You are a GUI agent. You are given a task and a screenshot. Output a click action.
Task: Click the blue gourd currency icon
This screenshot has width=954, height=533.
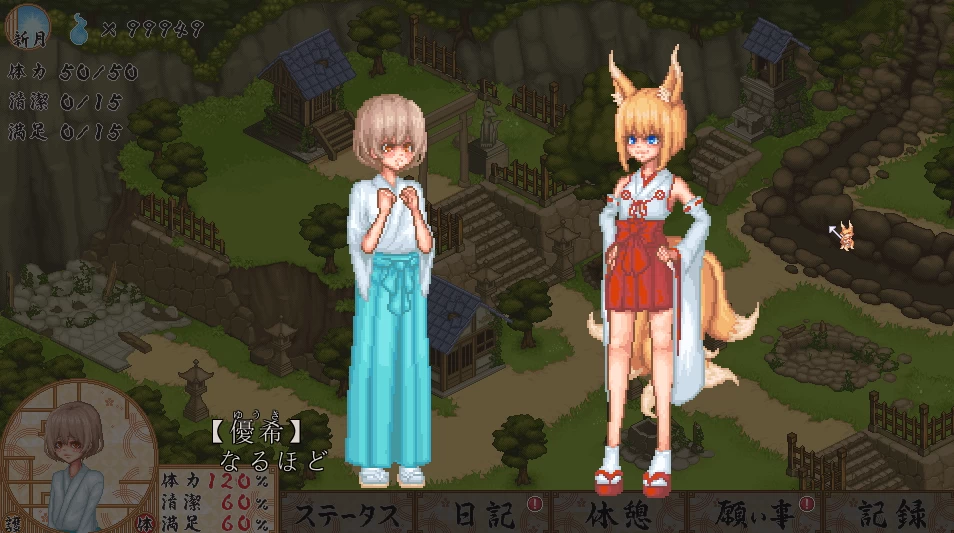[x=80, y=29]
